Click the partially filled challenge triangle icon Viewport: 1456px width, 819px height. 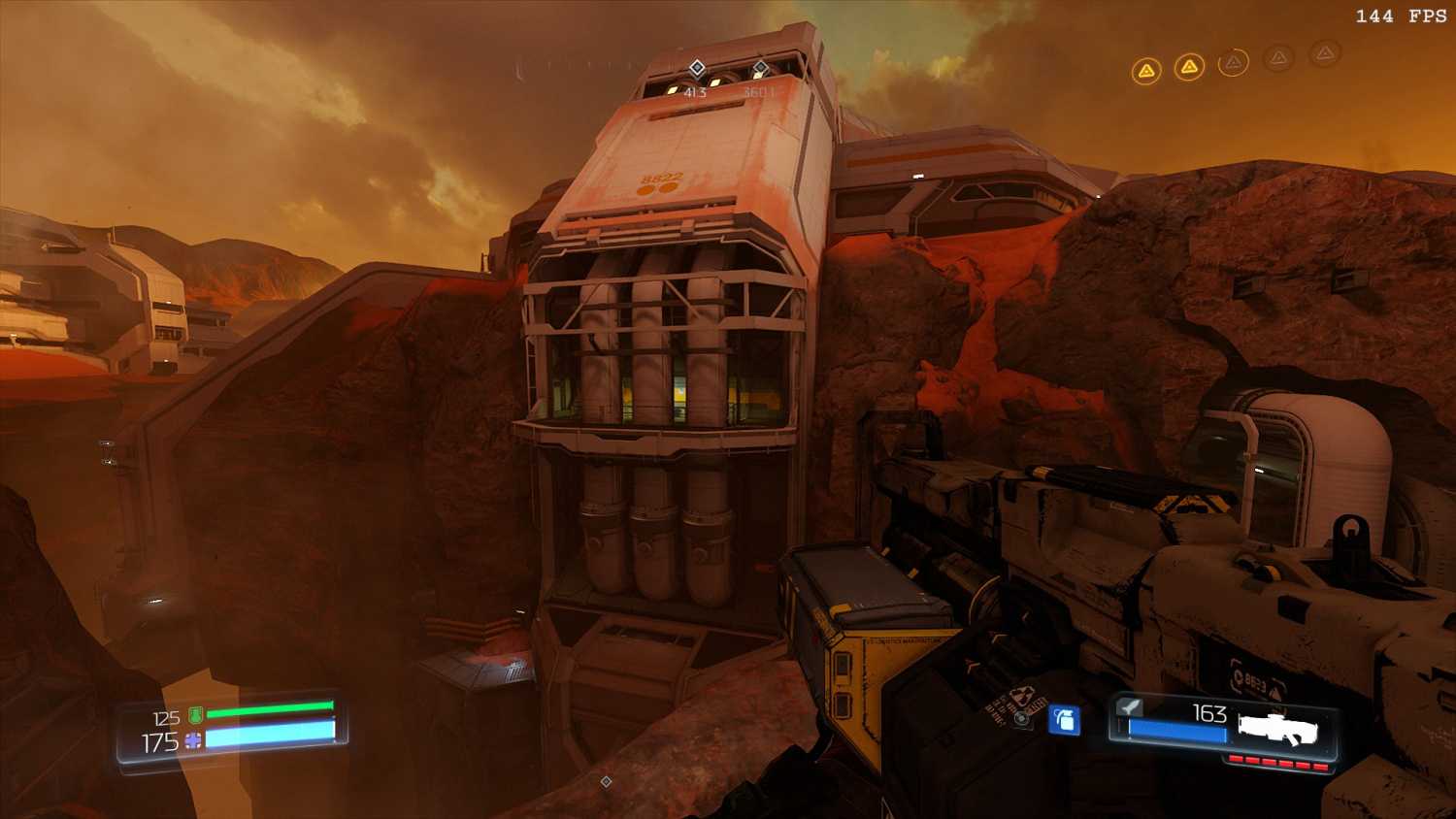[1233, 63]
